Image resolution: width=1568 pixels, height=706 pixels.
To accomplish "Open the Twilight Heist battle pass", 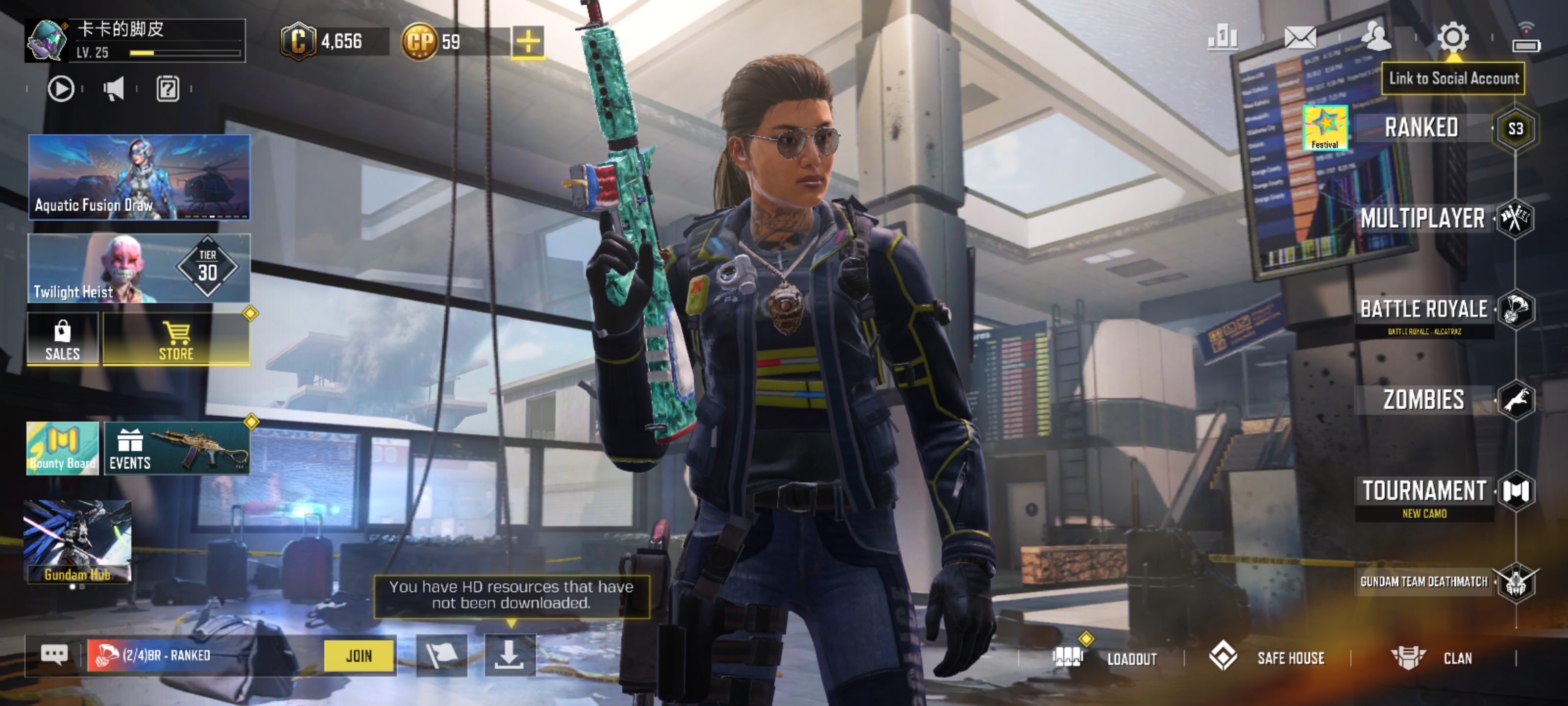I will 139,269.
